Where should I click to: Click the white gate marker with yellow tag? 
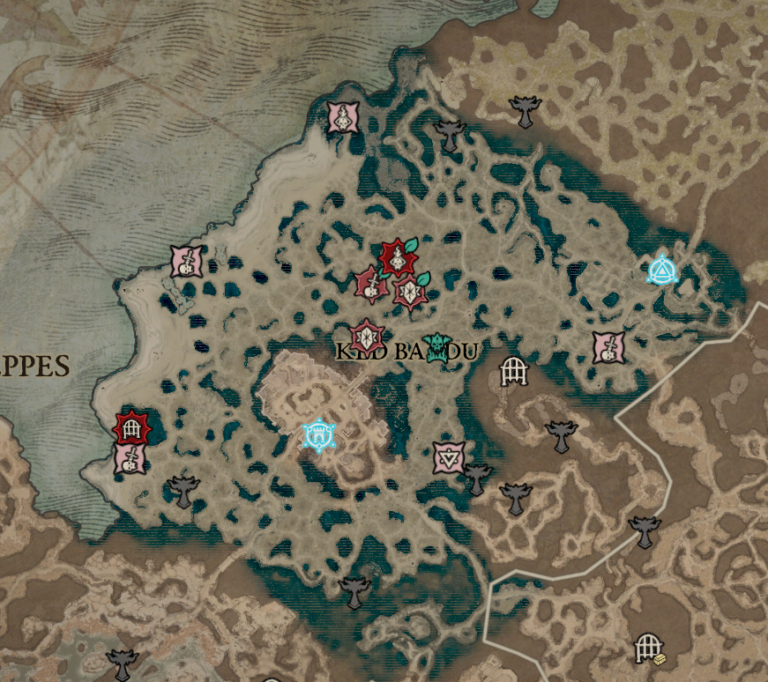(648, 650)
